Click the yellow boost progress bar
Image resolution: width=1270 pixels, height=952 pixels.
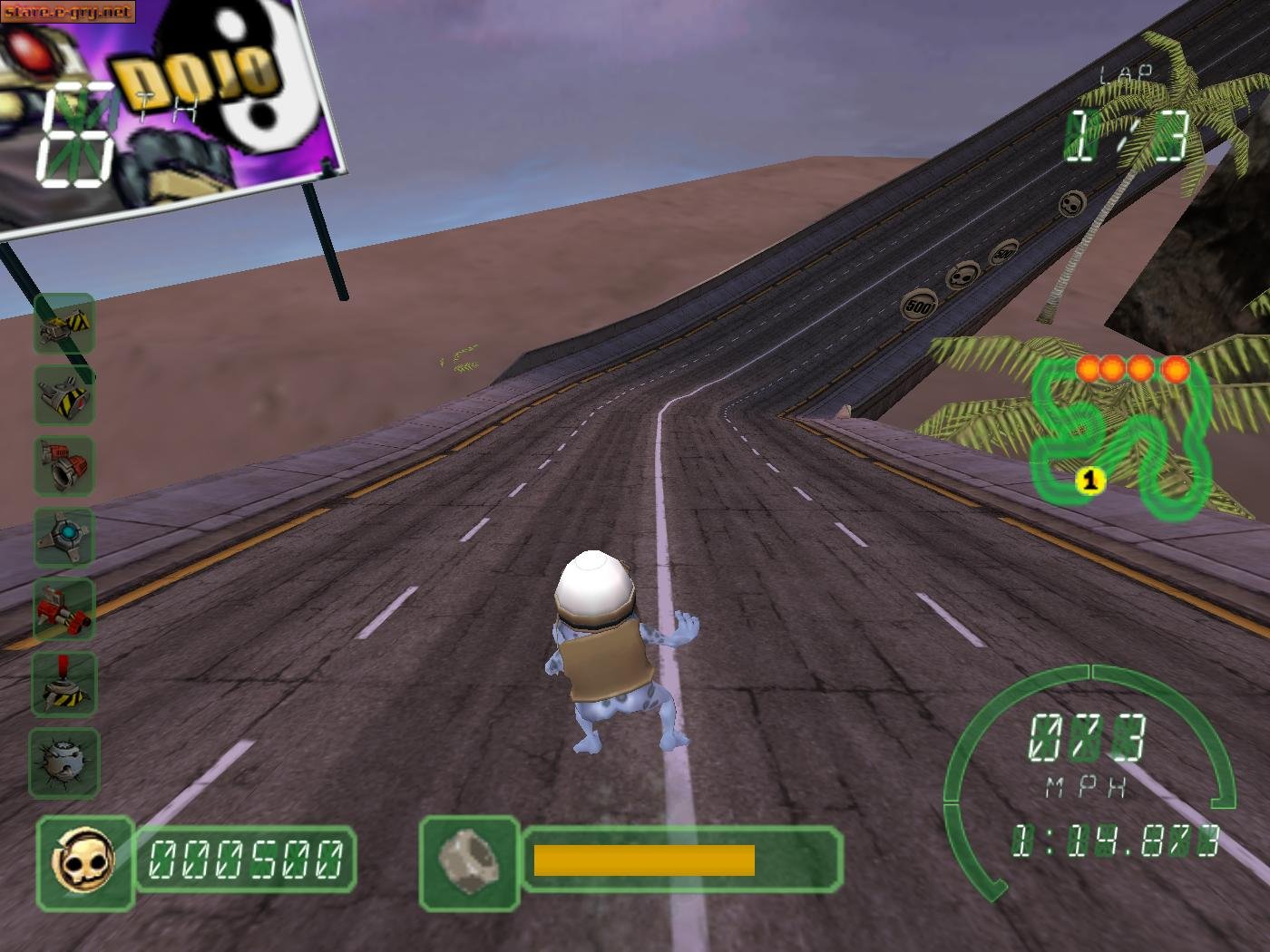point(644,858)
